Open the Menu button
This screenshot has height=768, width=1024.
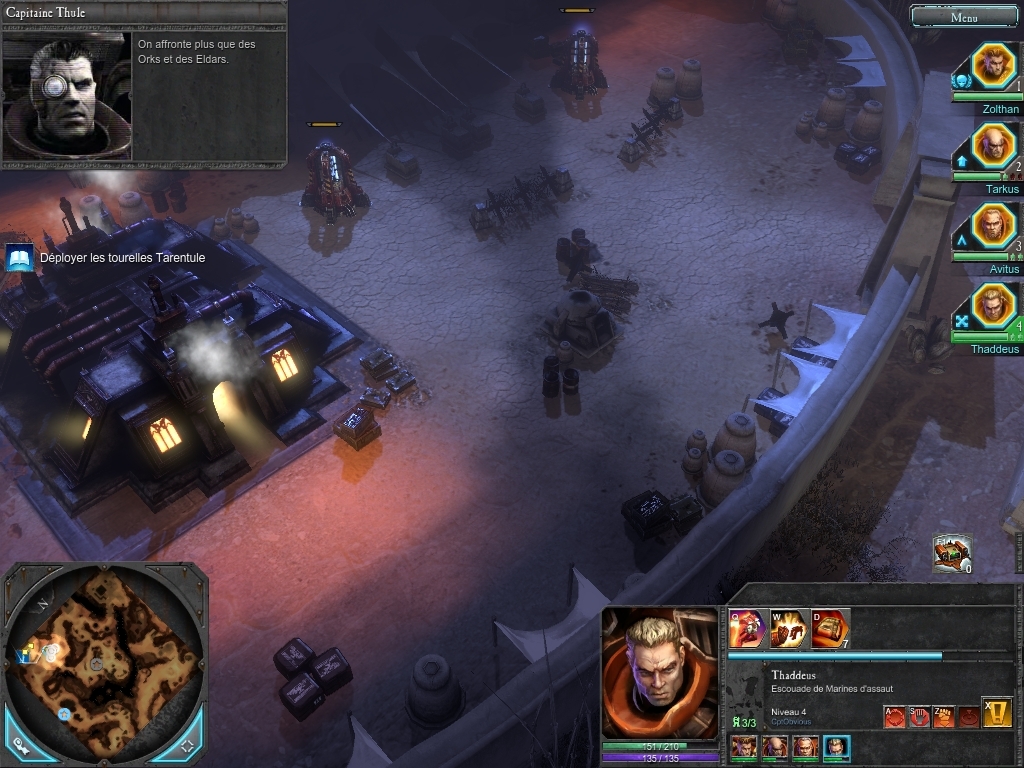click(x=964, y=17)
